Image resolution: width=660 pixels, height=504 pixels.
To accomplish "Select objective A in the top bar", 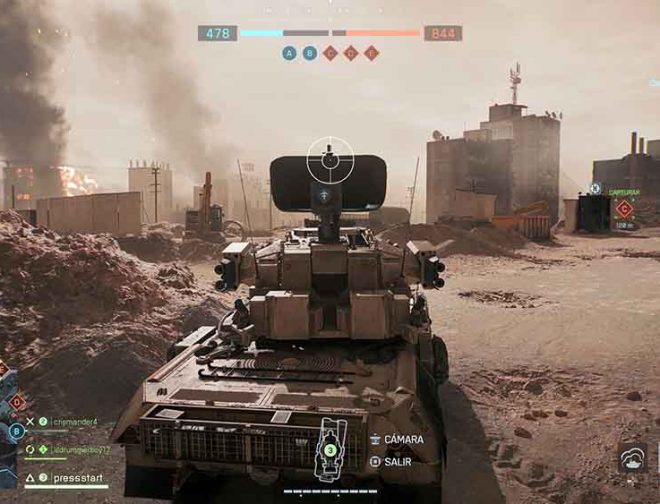I will tap(289, 53).
